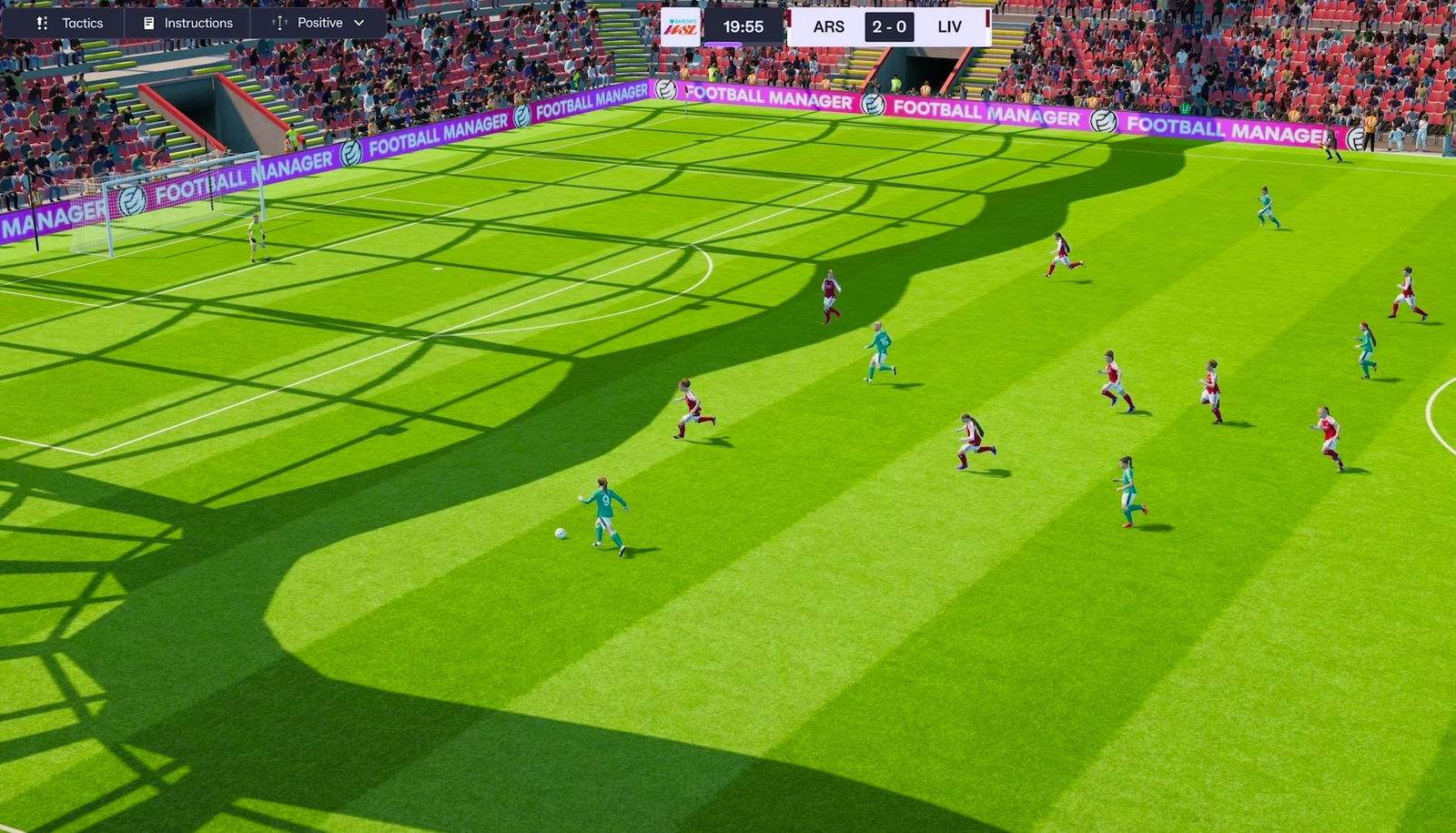Change team mentality via the Positive selector
Image resolution: width=1456 pixels, height=833 pixels.
pos(319,23)
